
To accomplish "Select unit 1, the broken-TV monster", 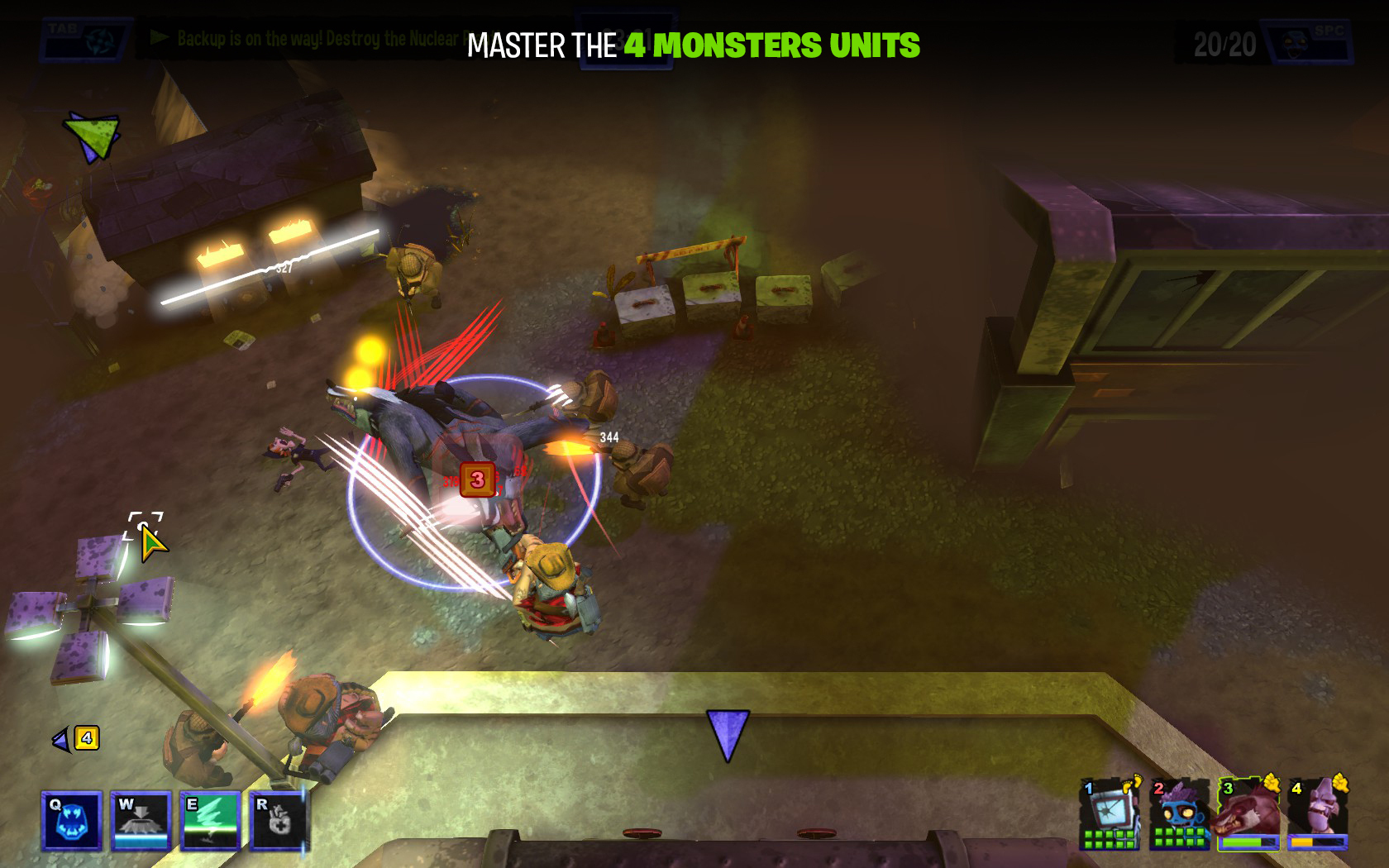I will [1110, 814].
